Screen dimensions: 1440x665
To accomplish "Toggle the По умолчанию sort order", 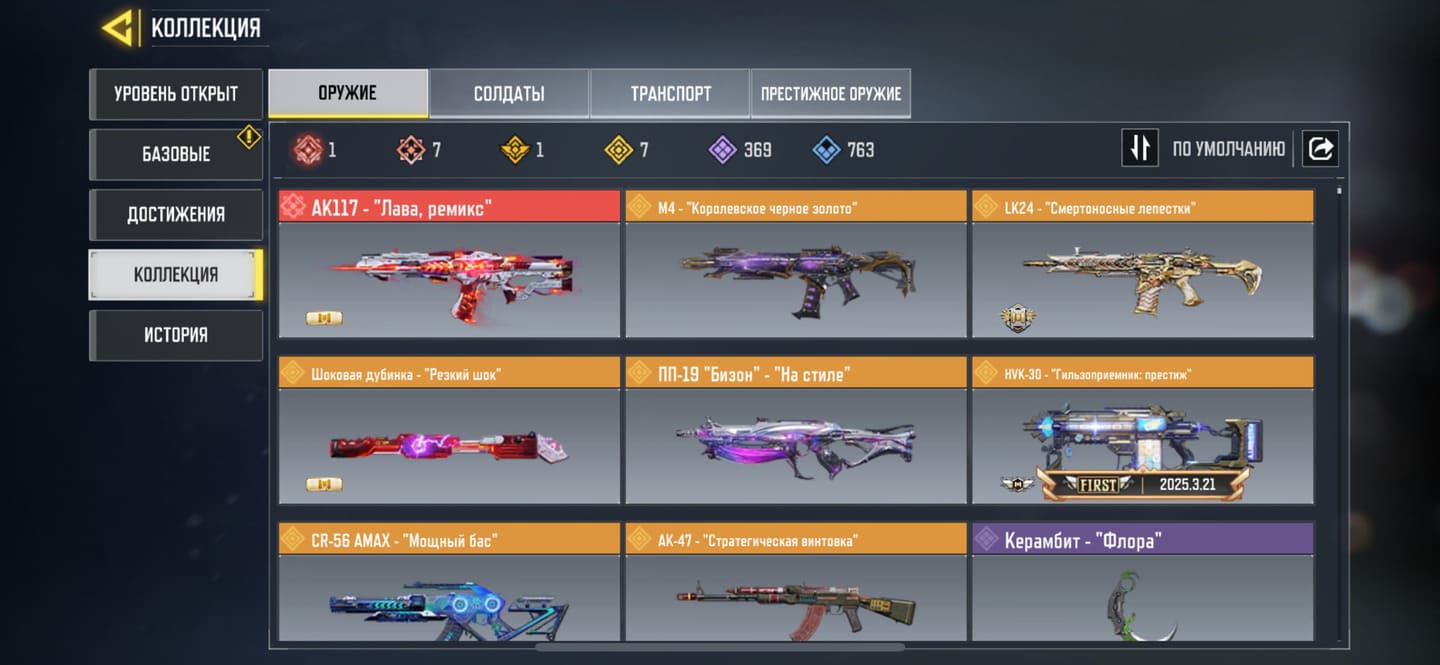I will pos(1140,149).
